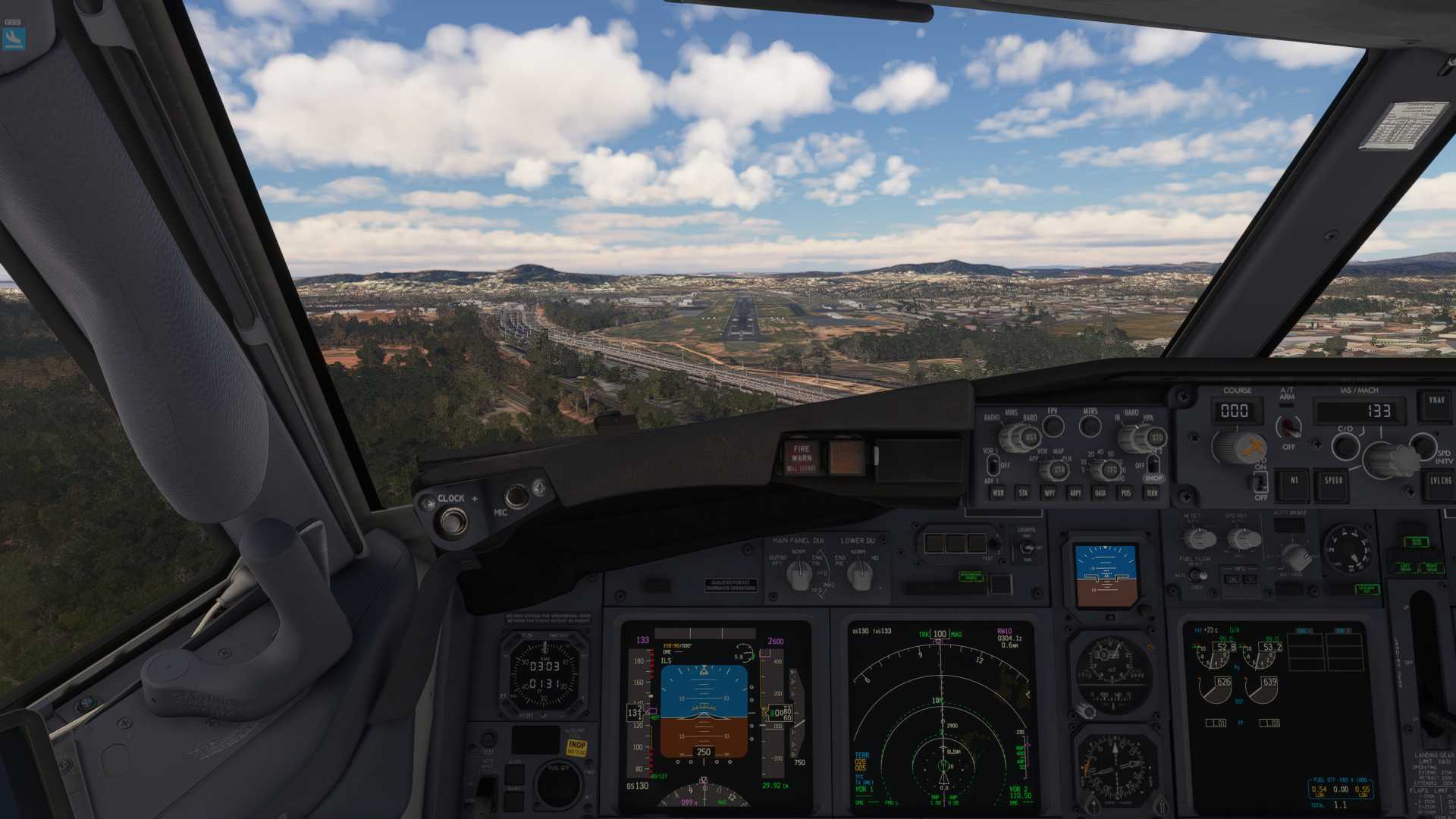Click the GEES landing overlay icon

14,38
